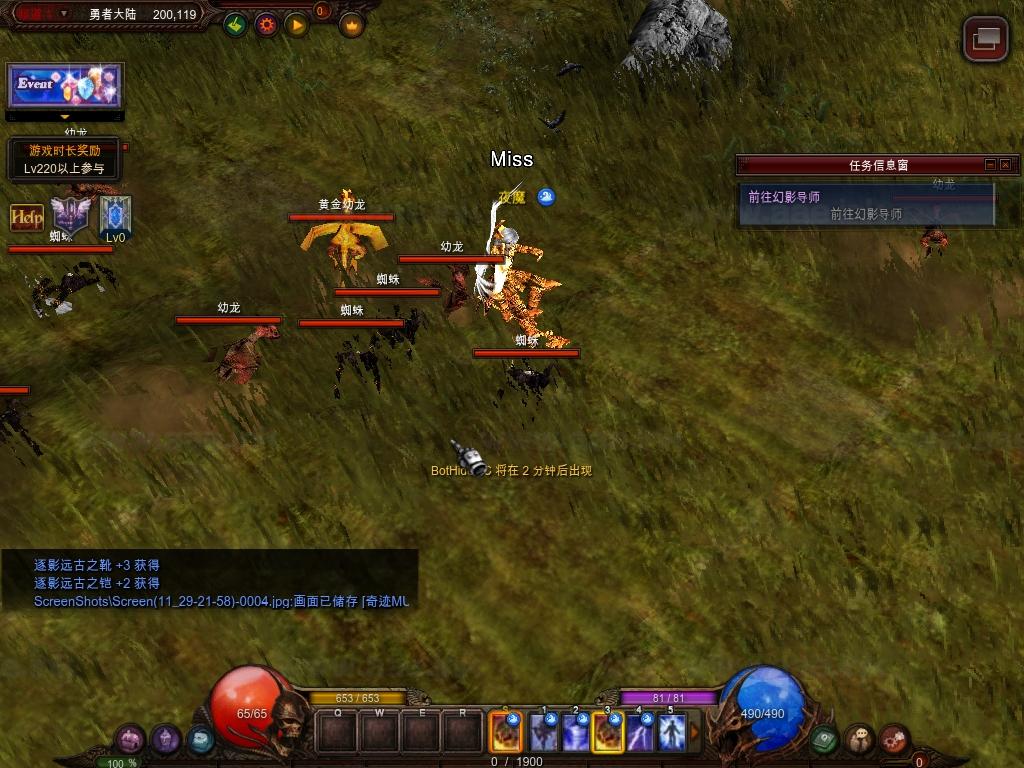Click the orange play arrow button
Viewport: 1024px width, 768px height.
297,25
